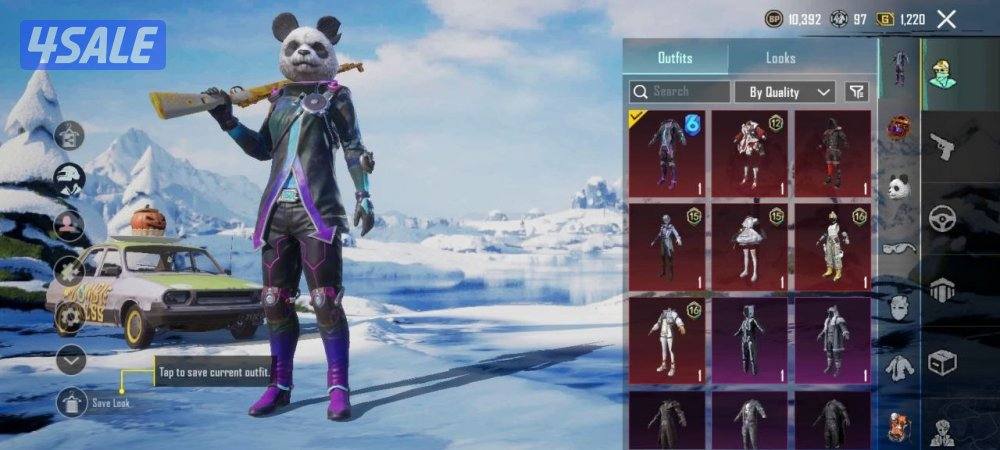Open the outfit filter funnel button
This screenshot has height=450, width=1000.
[x=856, y=91]
